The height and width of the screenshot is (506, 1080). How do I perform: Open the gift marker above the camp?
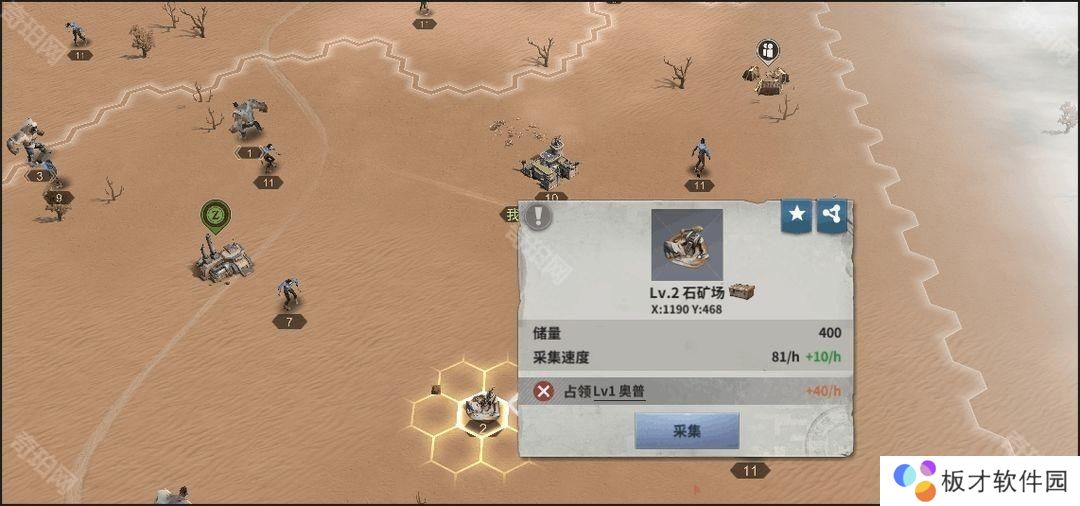(767, 51)
